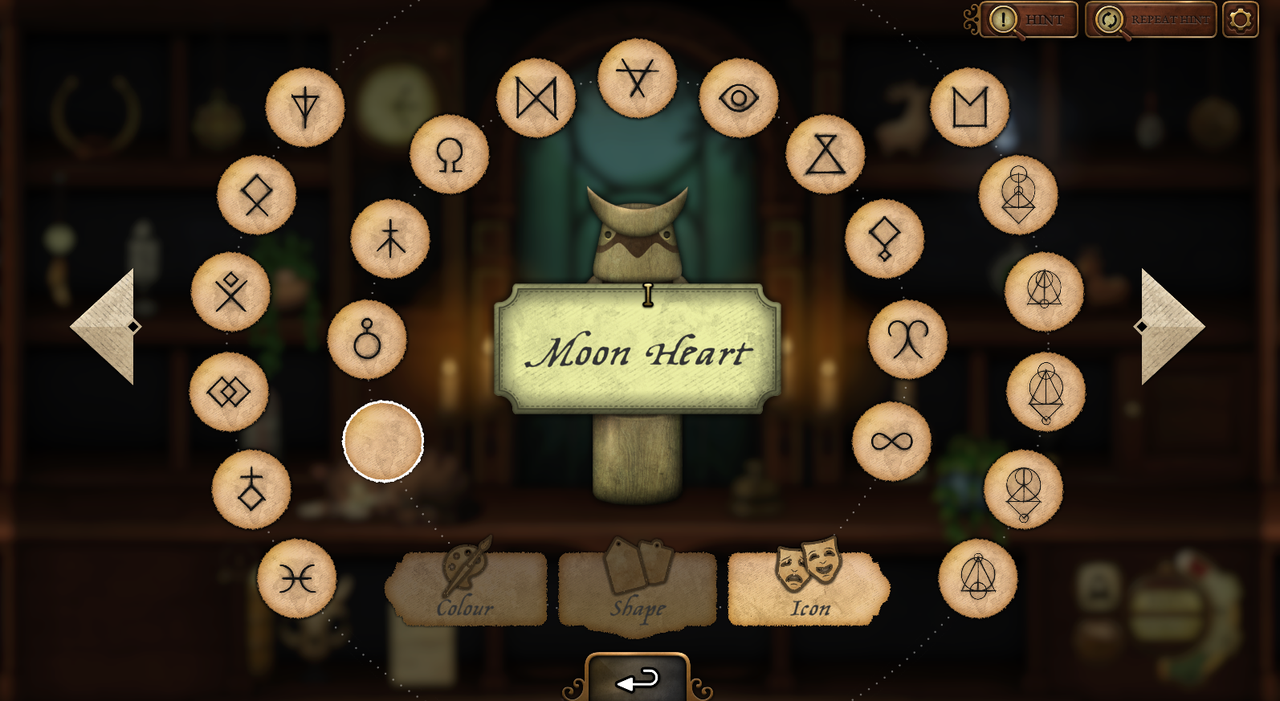Screen dimensions: 1280x701
Task: Switch to the Shape tab
Action: pyautogui.click(x=638, y=590)
